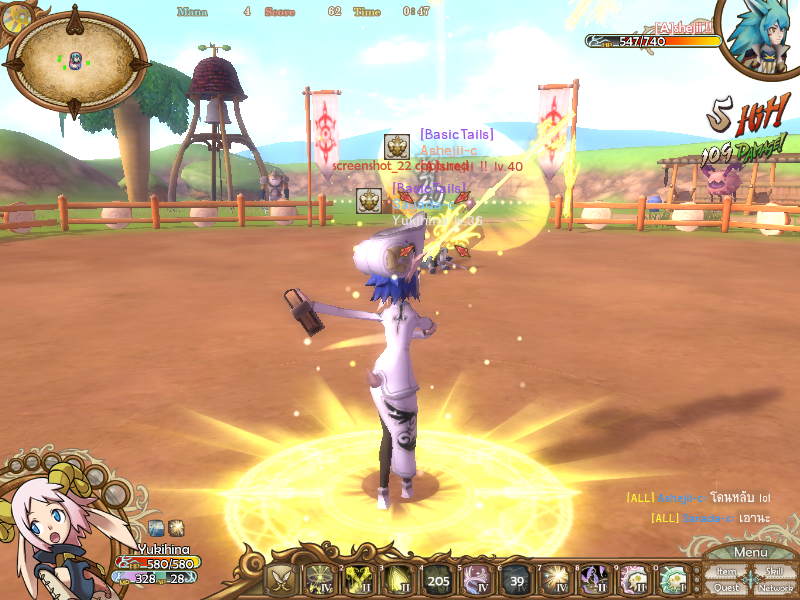Open the Network panel
This screenshot has width=800, height=600.
point(775,588)
